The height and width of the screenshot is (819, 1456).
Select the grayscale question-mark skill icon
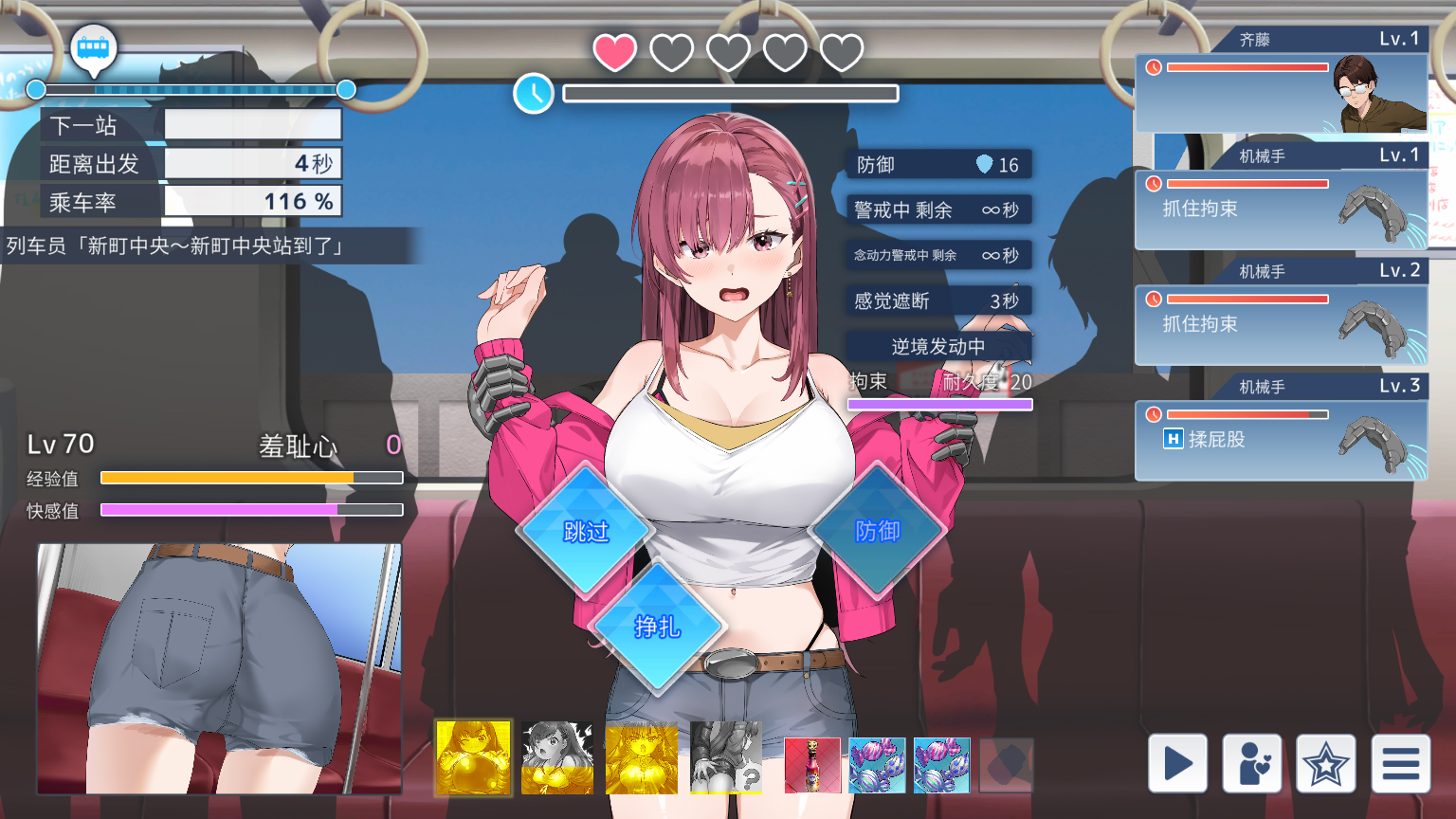click(x=726, y=757)
